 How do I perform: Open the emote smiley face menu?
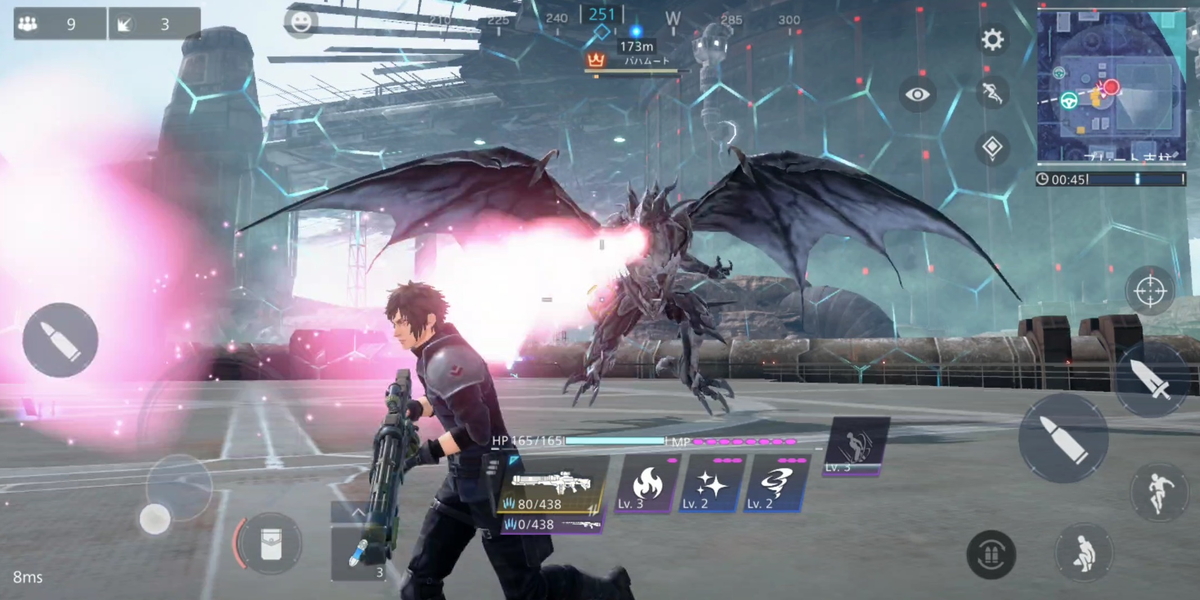tap(299, 22)
